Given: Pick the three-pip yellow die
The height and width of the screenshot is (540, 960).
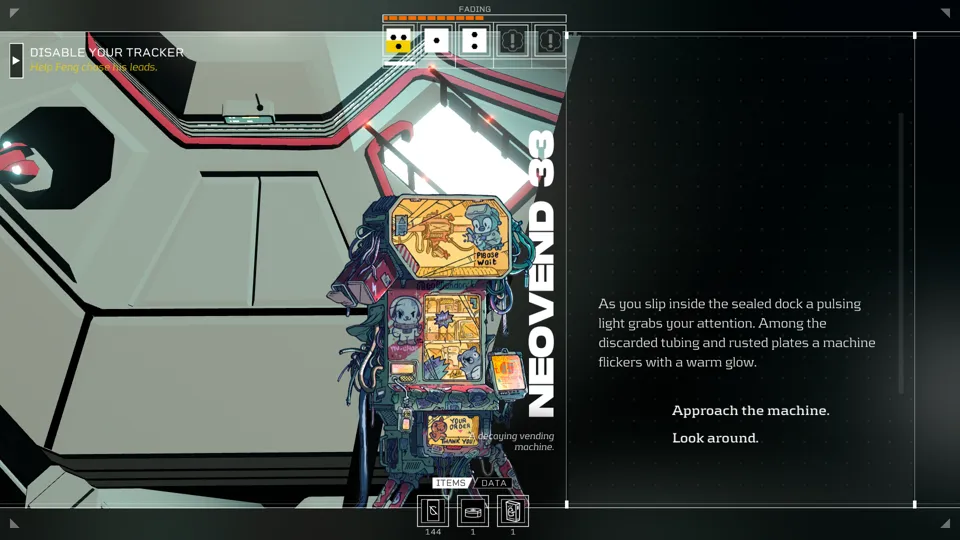Looking at the screenshot, I should (x=399, y=41).
